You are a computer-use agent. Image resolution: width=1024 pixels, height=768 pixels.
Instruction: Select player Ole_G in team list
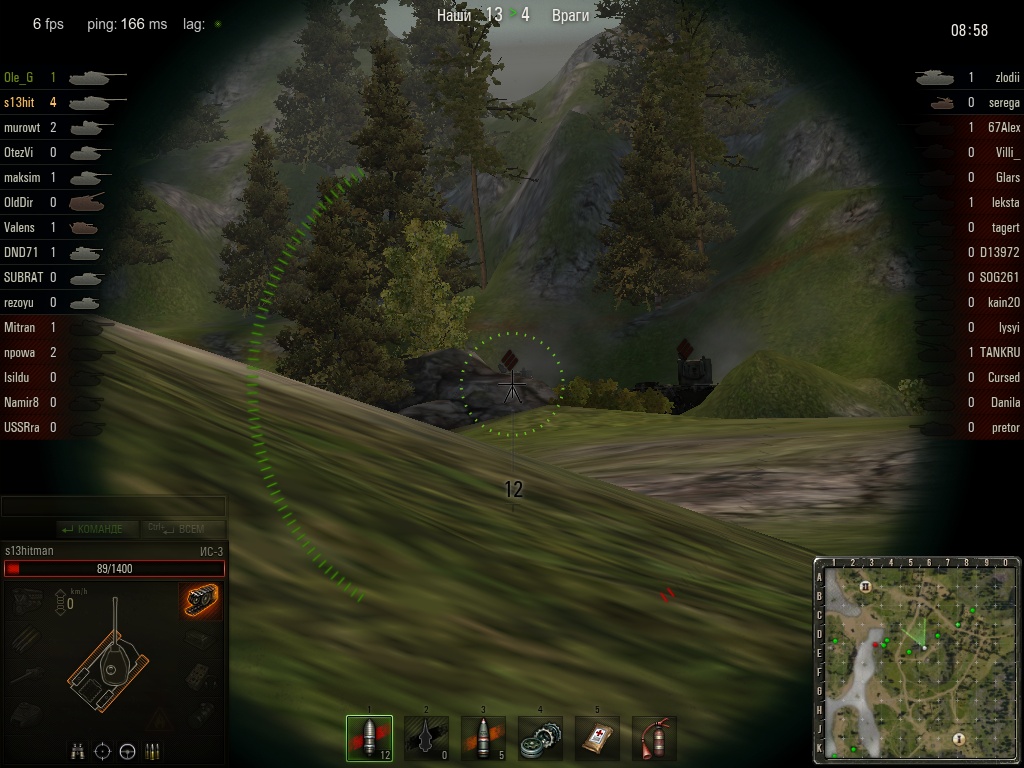coord(20,77)
